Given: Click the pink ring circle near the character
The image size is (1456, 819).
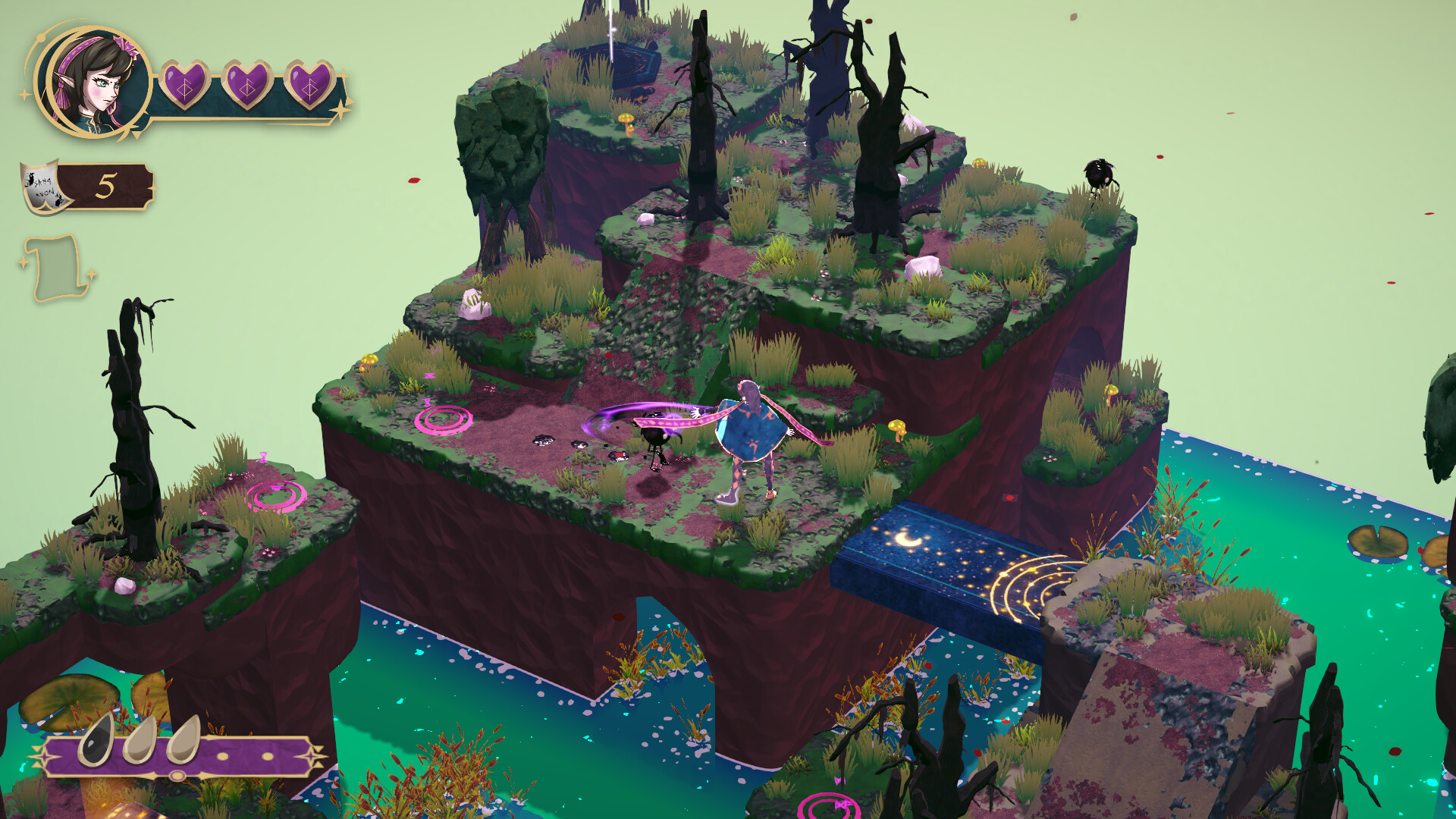Looking at the screenshot, I should click(x=444, y=419).
